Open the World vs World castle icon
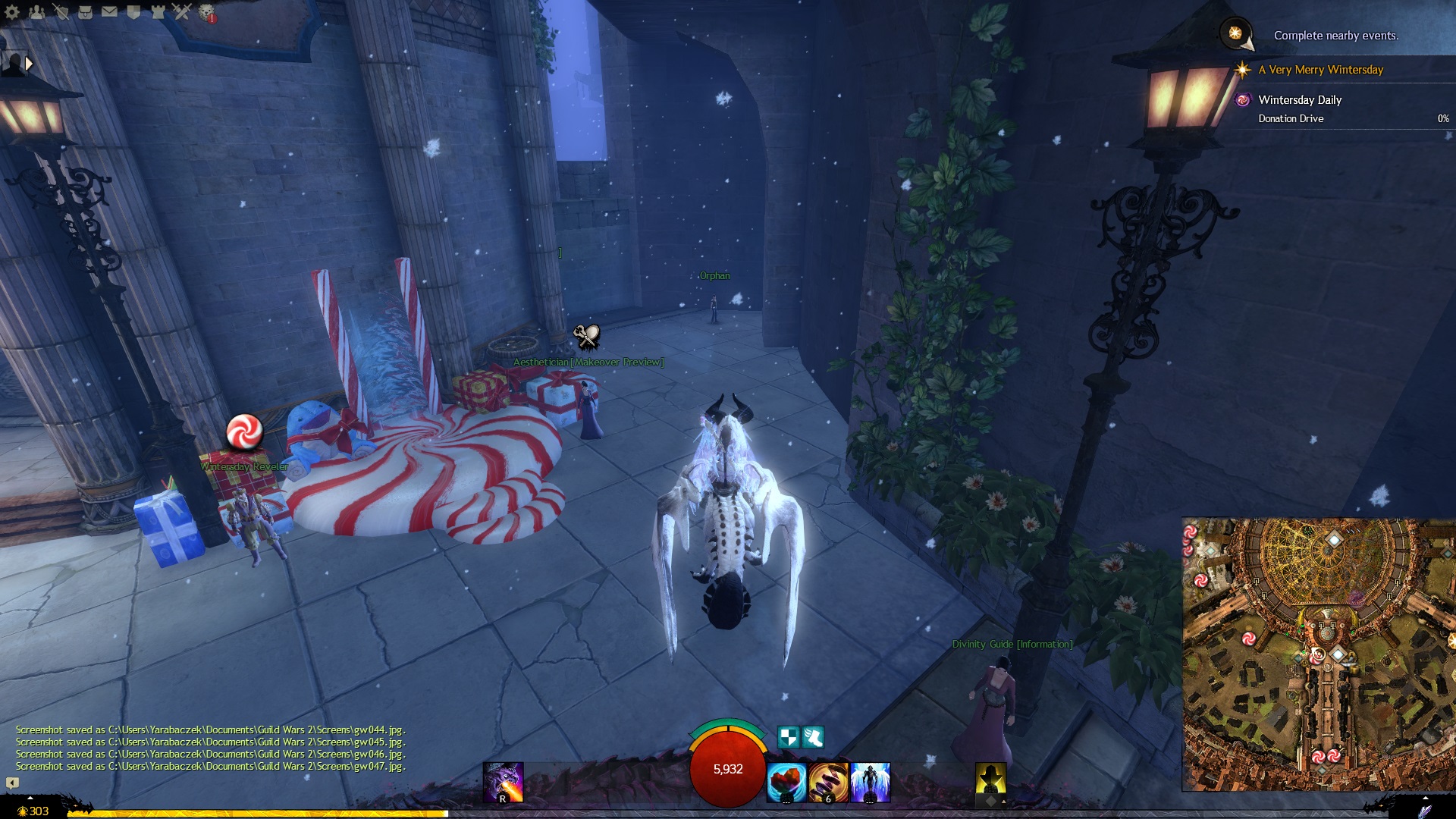 [x=158, y=12]
